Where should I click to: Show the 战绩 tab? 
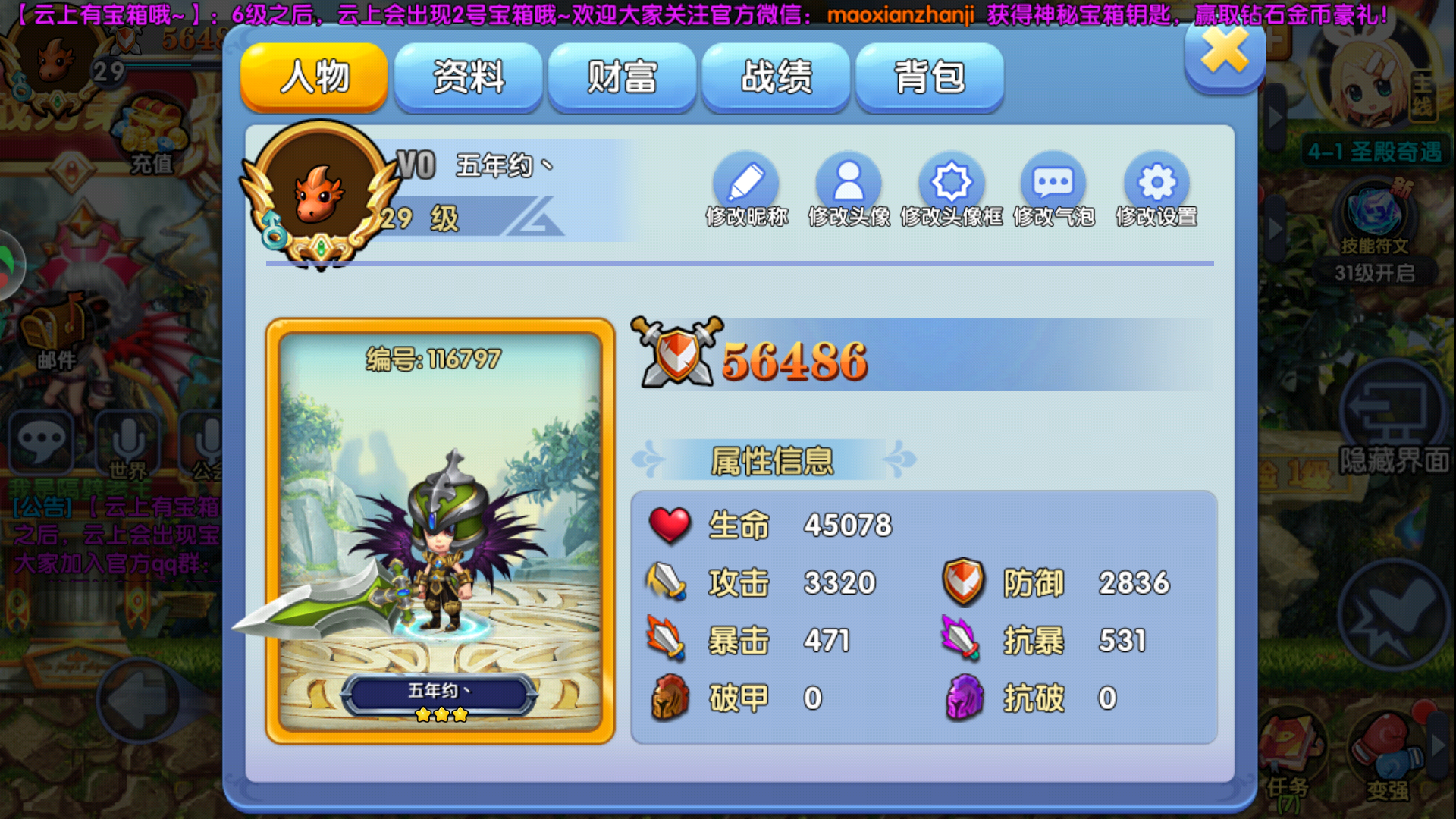pyautogui.click(x=776, y=77)
